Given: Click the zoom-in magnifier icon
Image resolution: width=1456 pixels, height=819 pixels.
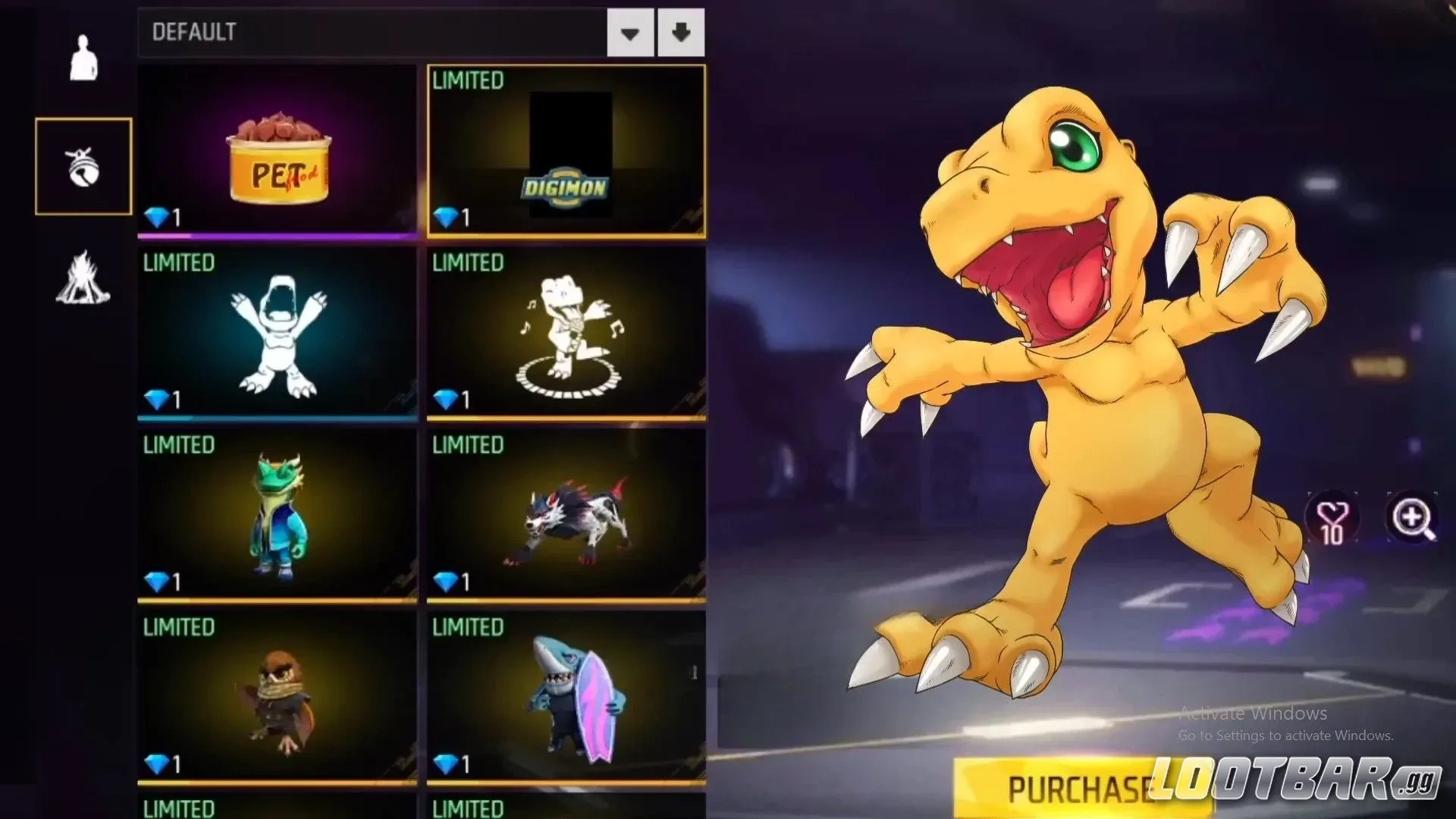Looking at the screenshot, I should 1410,518.
